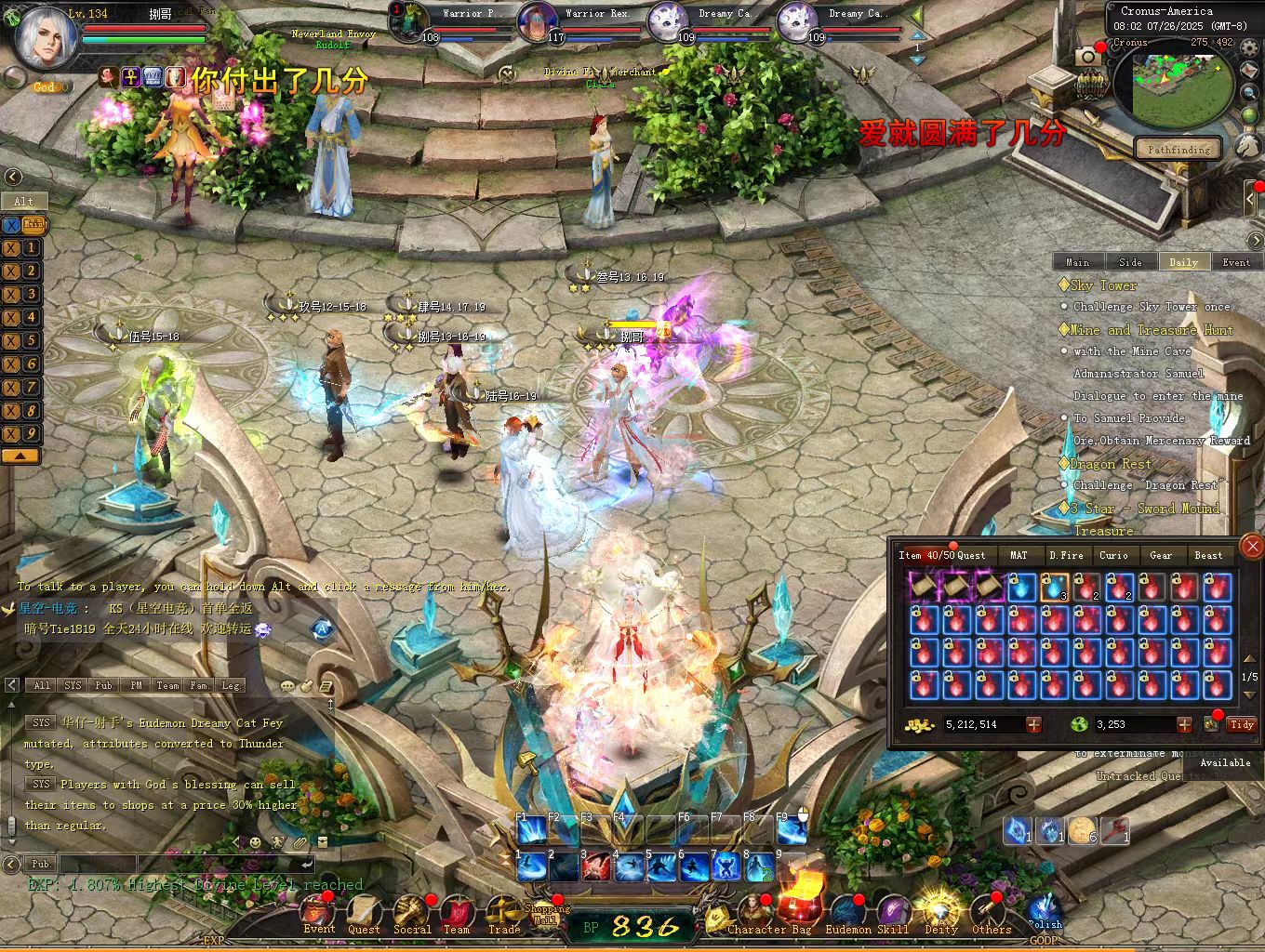Viewport: 1265px width, 952px height.
Task: Open the Social menu
Action: pyautogui.click(x=411, y=916)
